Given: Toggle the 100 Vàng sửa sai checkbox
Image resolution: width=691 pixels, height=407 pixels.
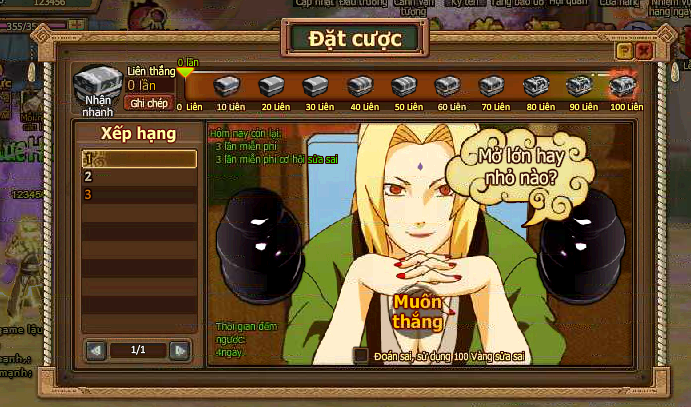Looking at the screenshot, I should pyautogui.click(x=361, y=355).
